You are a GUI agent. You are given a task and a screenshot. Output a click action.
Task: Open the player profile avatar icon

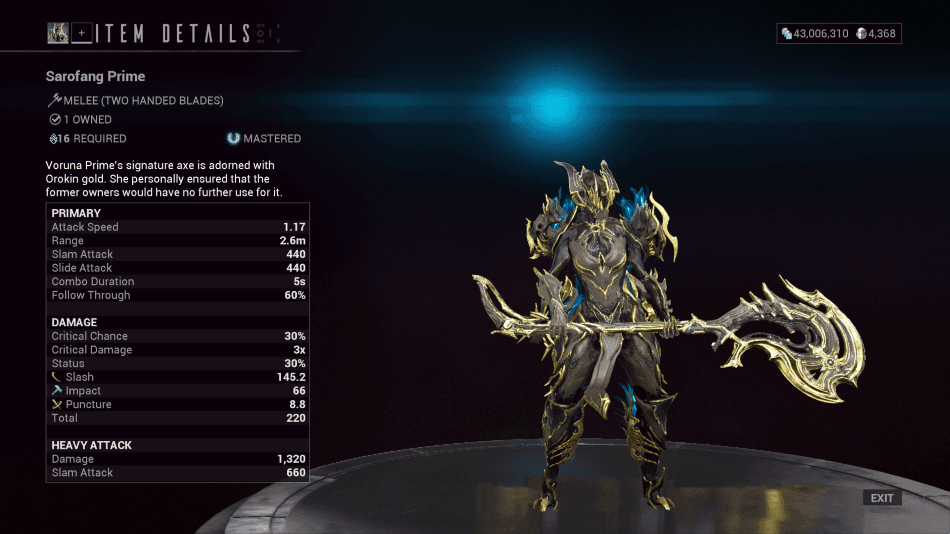[58, 34]
